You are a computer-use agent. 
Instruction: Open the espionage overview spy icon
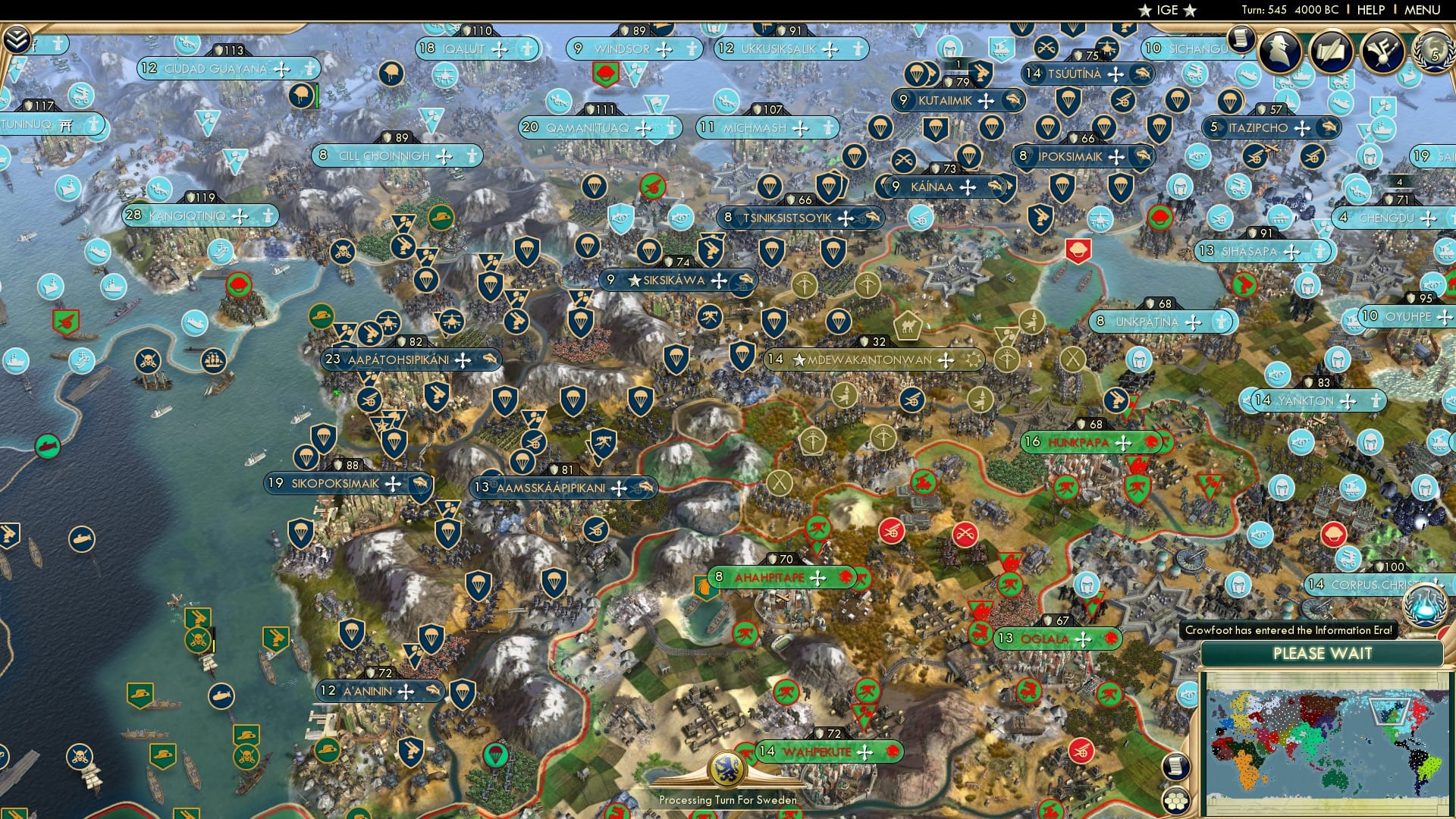click(1278, 50)
